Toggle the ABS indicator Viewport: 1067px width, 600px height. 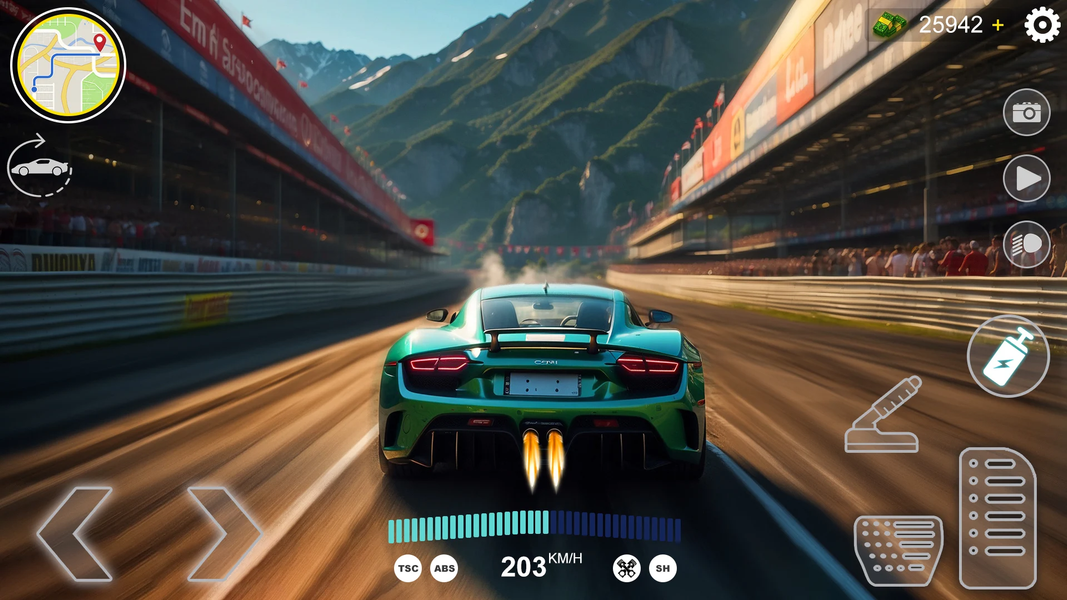point(444,569)
